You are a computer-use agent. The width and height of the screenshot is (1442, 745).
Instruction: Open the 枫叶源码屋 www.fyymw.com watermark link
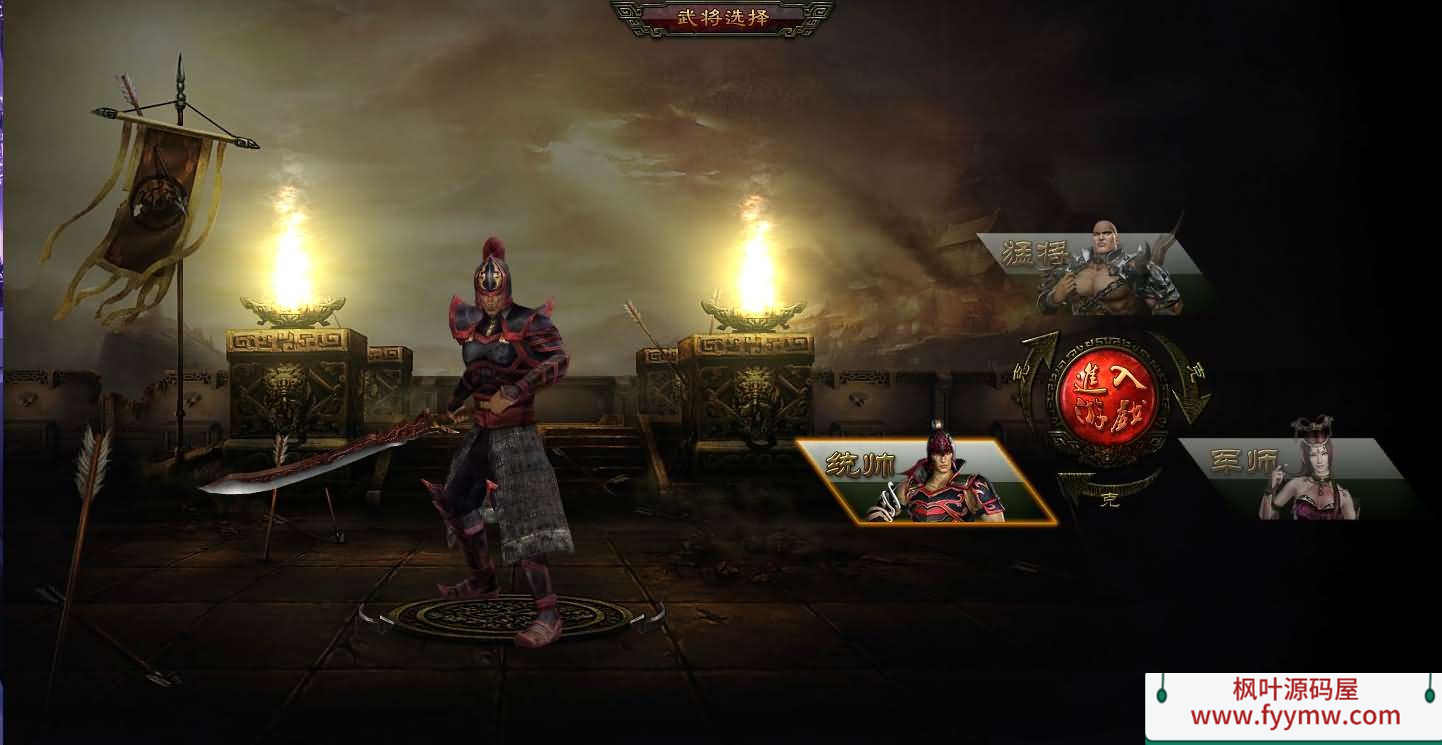(x=1294, y=705)
